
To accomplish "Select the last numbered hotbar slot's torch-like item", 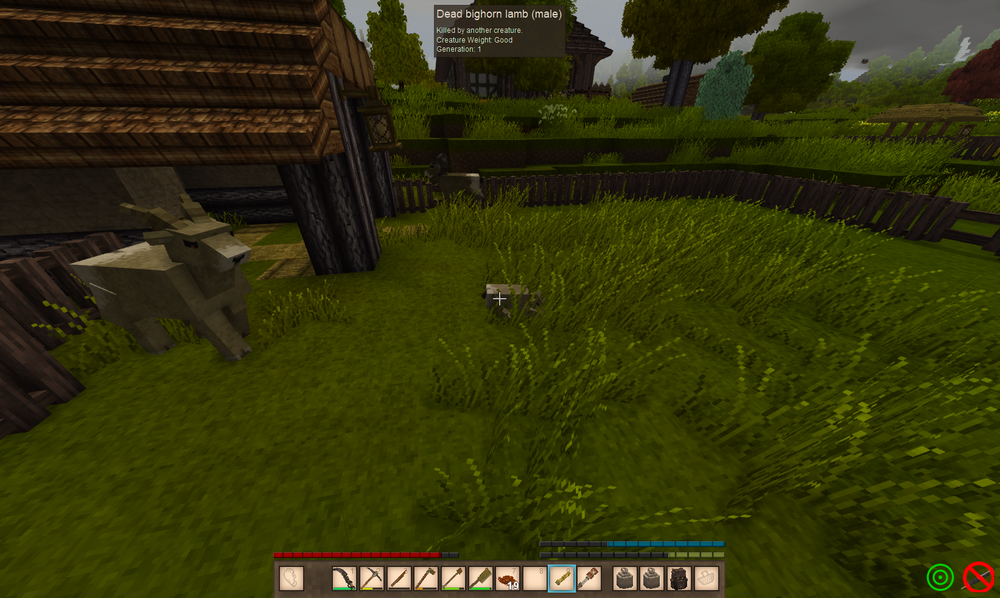I will [x=588, y=578].
